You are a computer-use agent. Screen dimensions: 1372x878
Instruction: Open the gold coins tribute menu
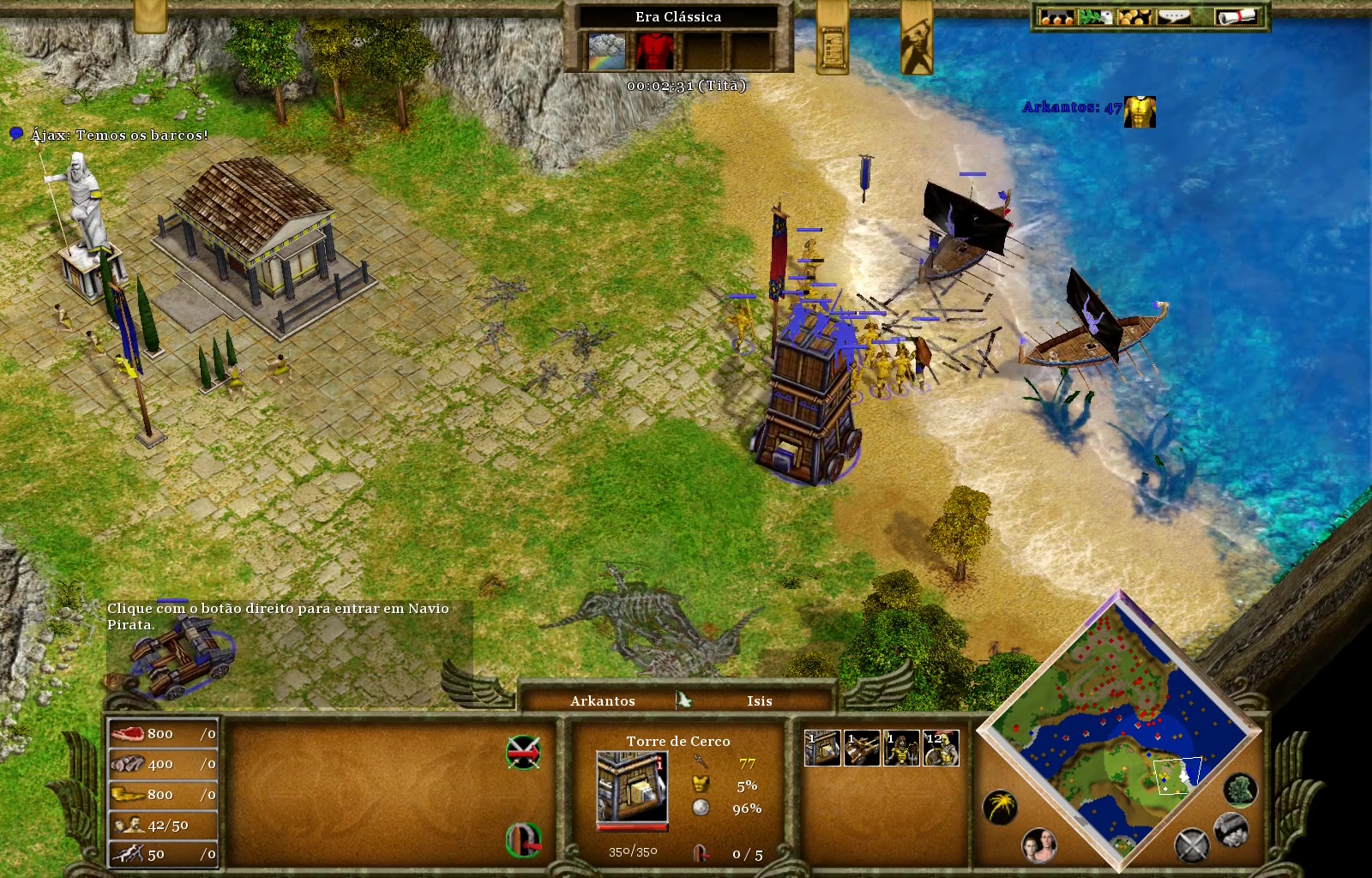pos(1134,16)
